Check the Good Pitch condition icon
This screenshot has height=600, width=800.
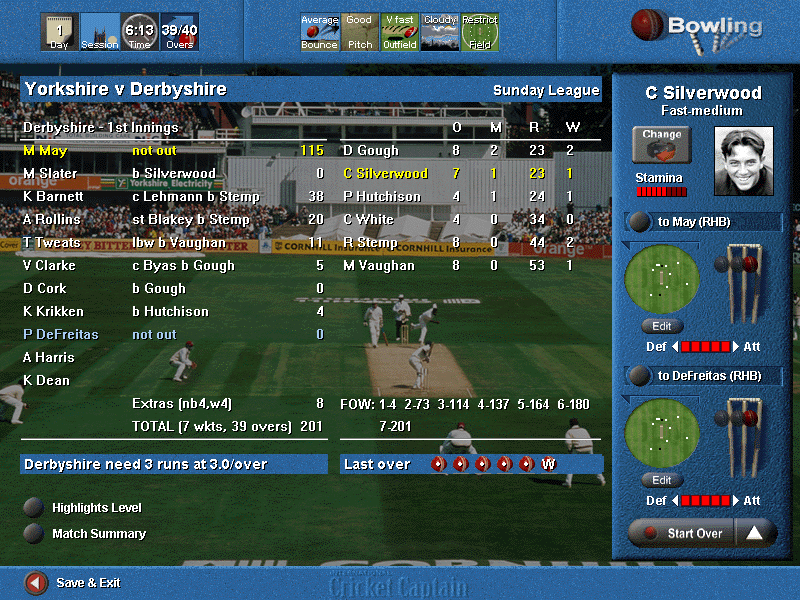[359, 32]
